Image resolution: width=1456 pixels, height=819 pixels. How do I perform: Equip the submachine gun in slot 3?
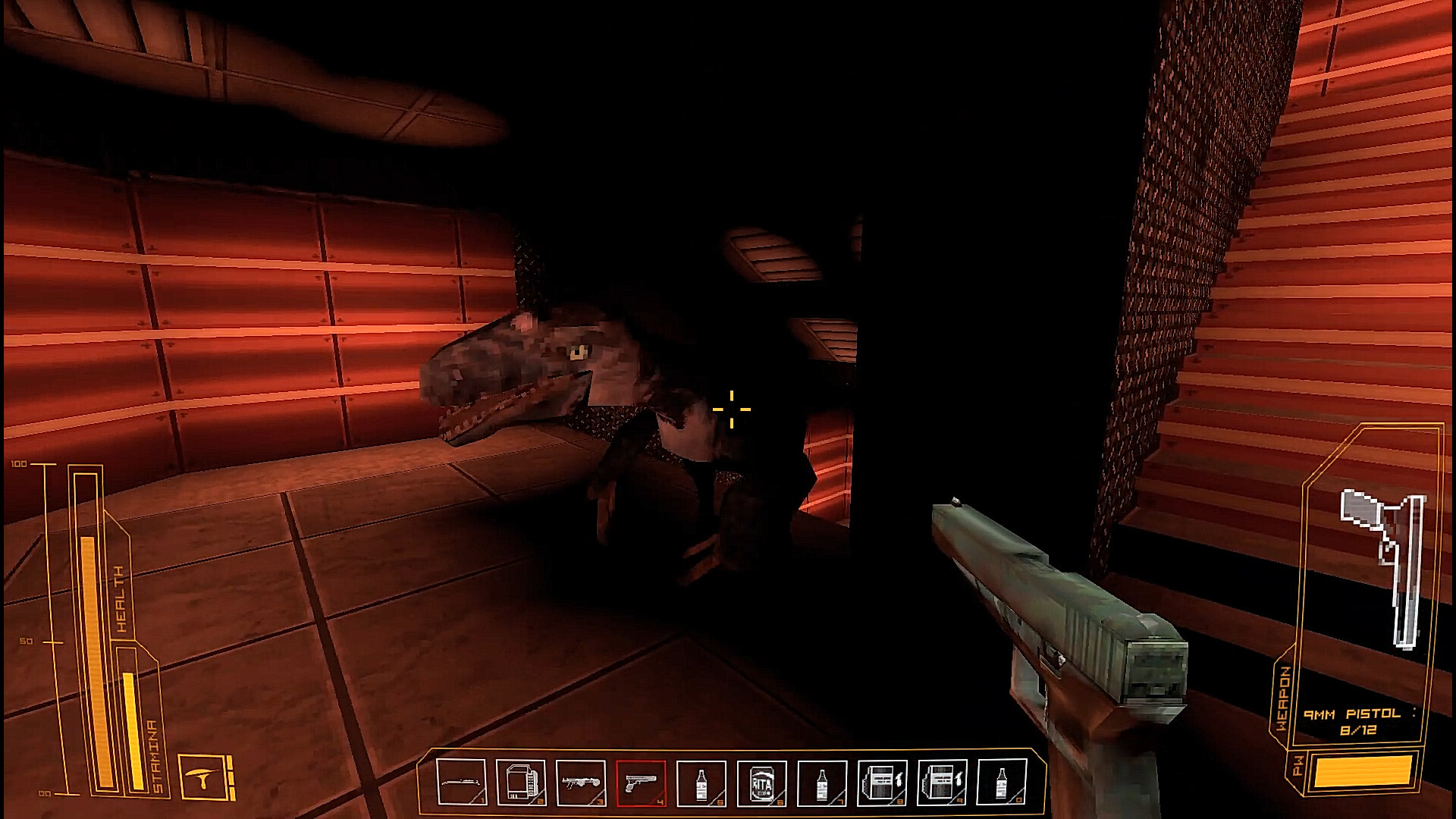581,783
